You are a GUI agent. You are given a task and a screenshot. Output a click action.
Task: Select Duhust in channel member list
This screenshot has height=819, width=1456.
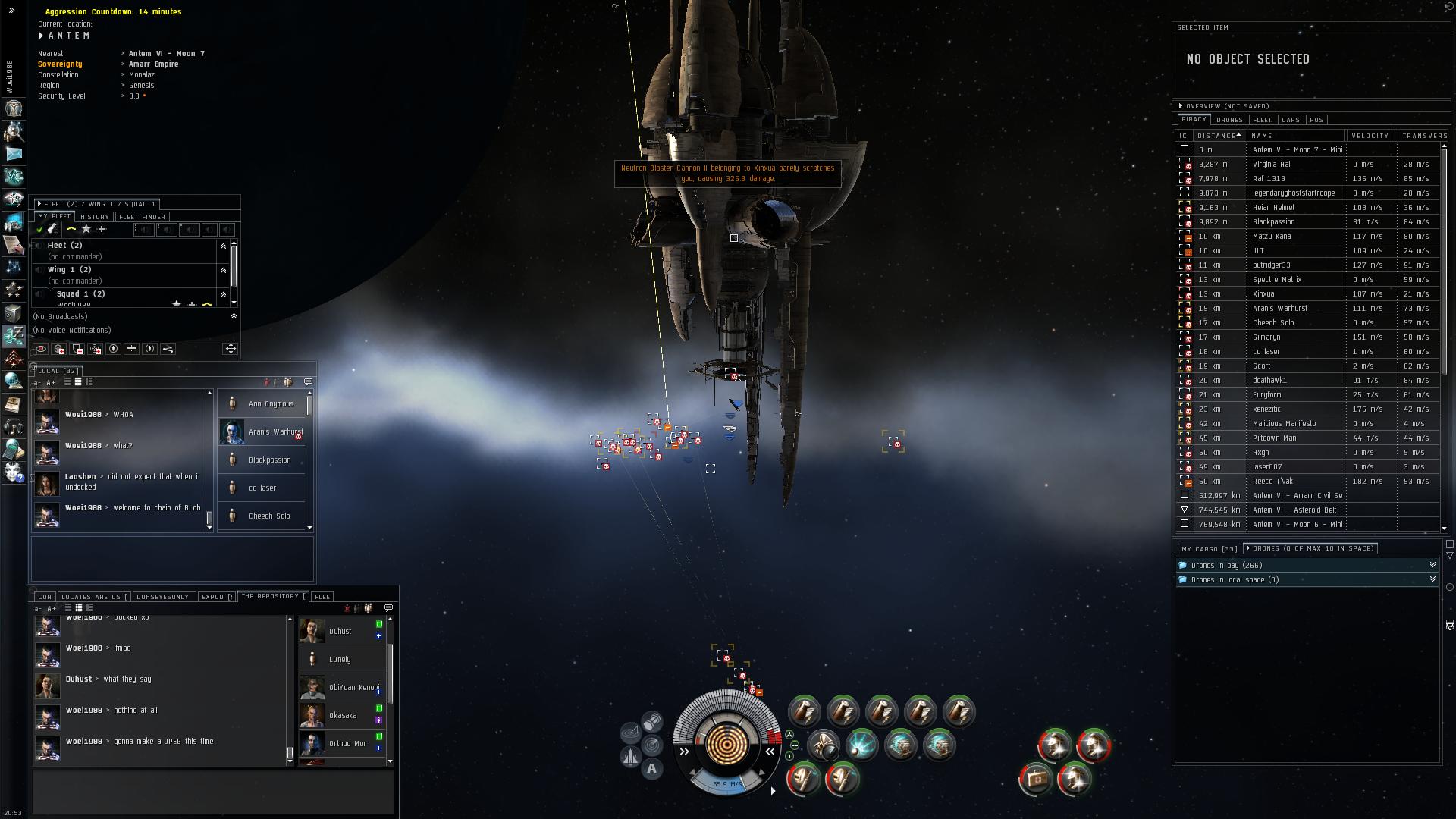(x=340, y=631)
